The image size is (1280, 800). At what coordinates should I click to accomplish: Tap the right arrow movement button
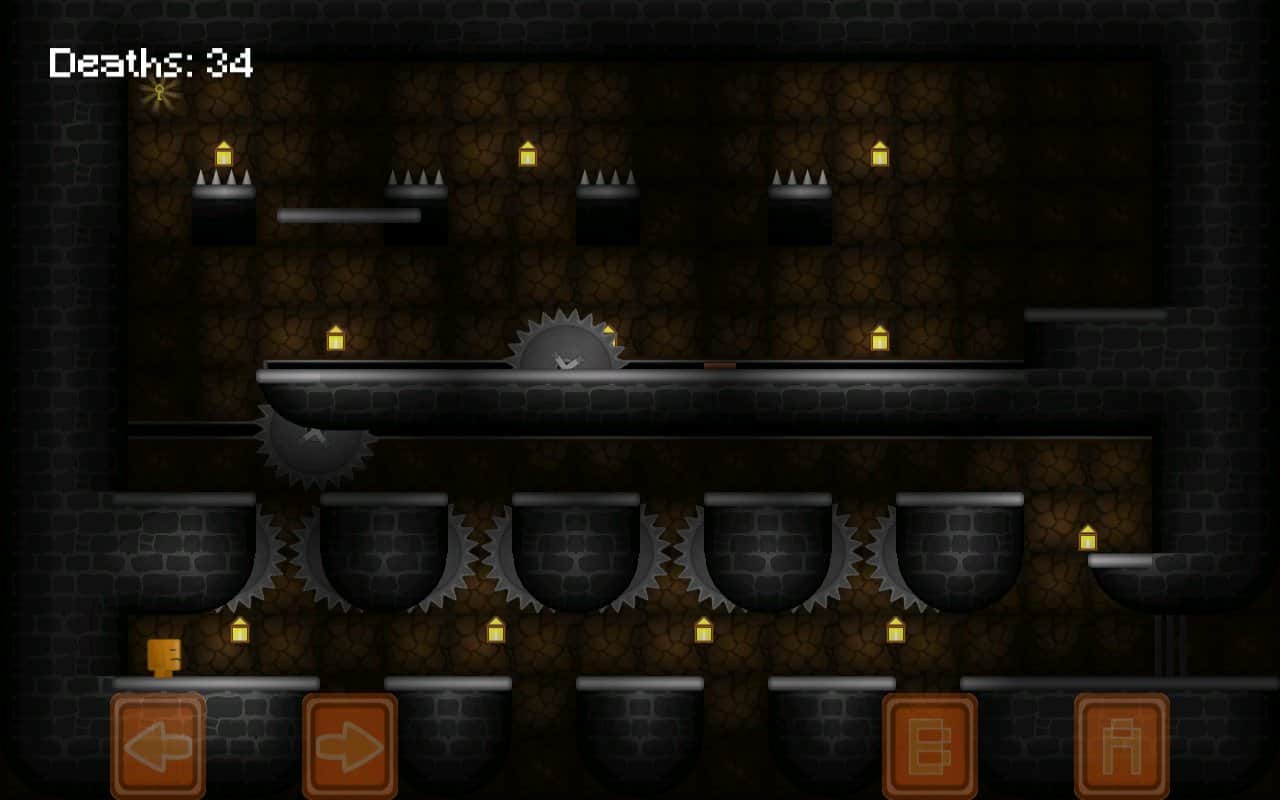[350, 746]
